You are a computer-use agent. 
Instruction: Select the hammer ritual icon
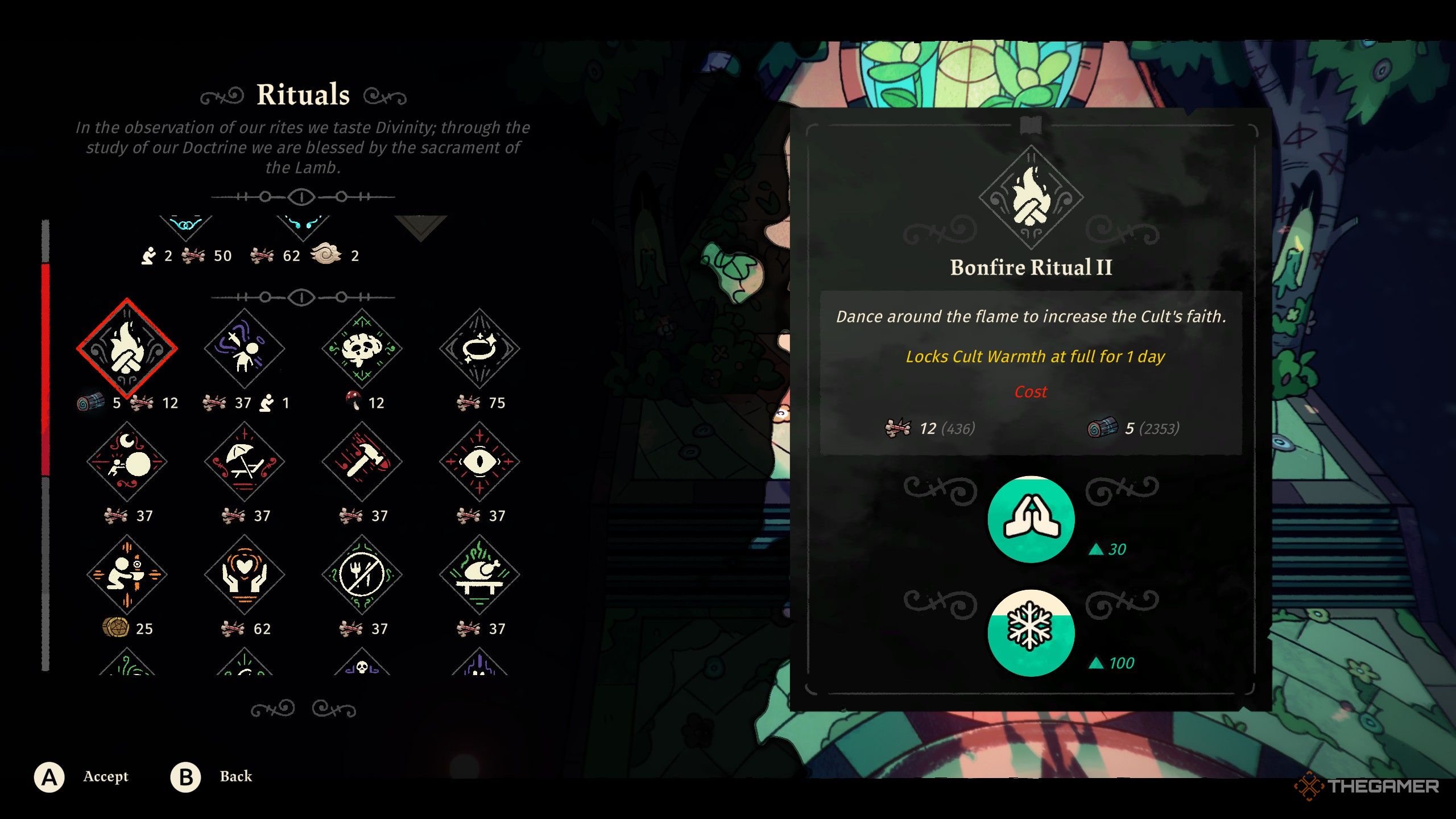(362, 461)
